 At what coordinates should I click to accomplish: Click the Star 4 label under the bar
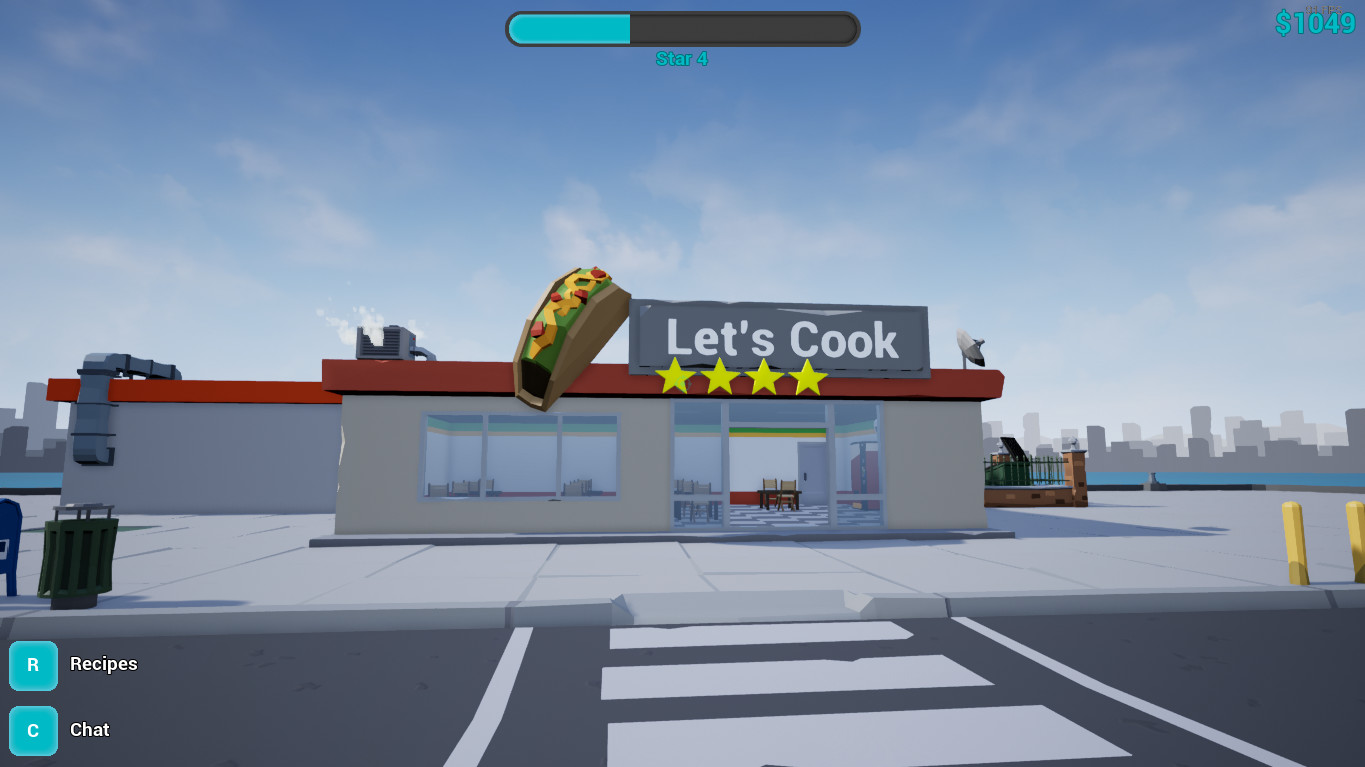click(x=683, y=59)
